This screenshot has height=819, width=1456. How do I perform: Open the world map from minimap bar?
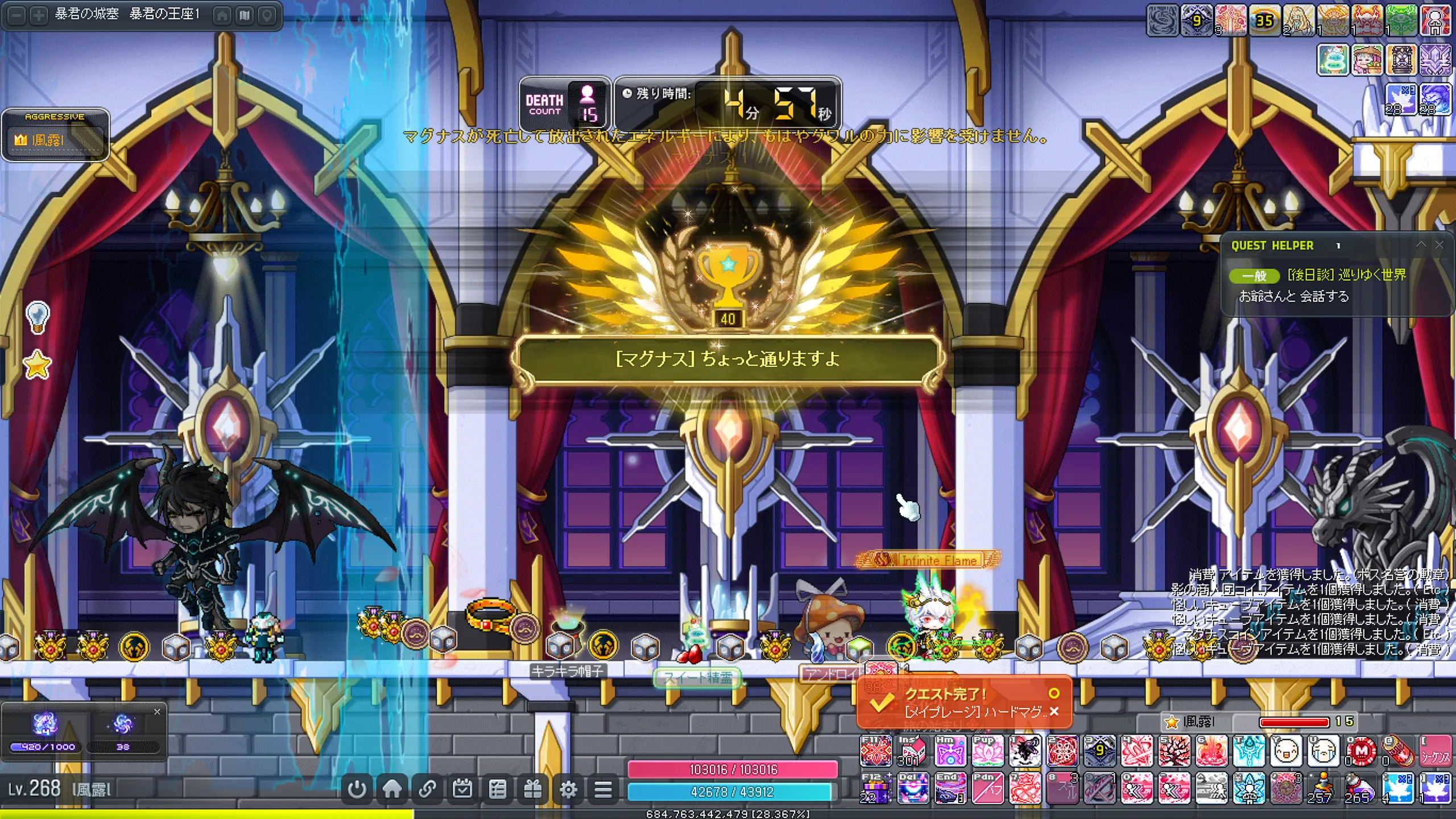click(x=245, y=15)
